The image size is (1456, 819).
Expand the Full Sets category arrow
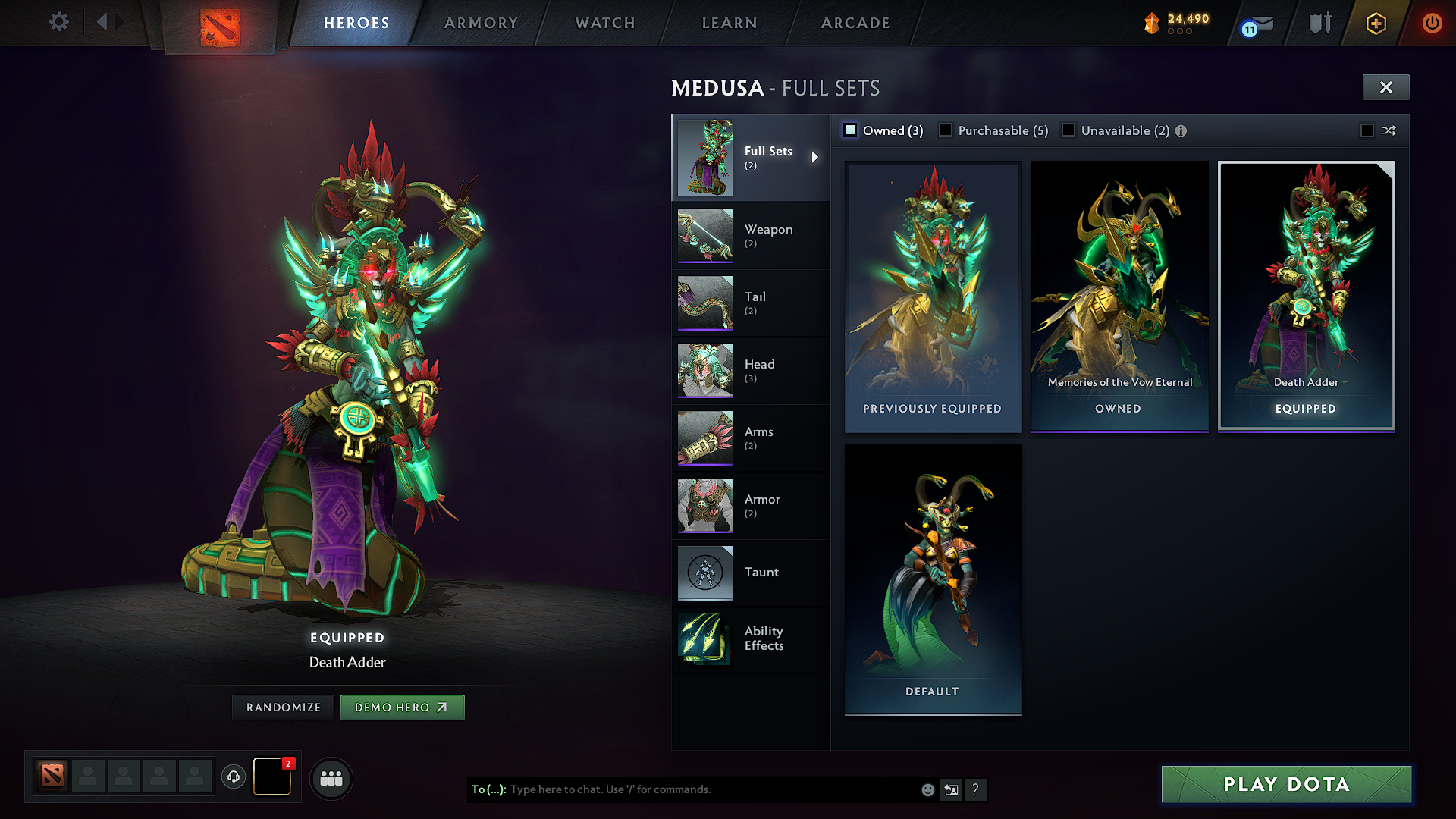816,157
